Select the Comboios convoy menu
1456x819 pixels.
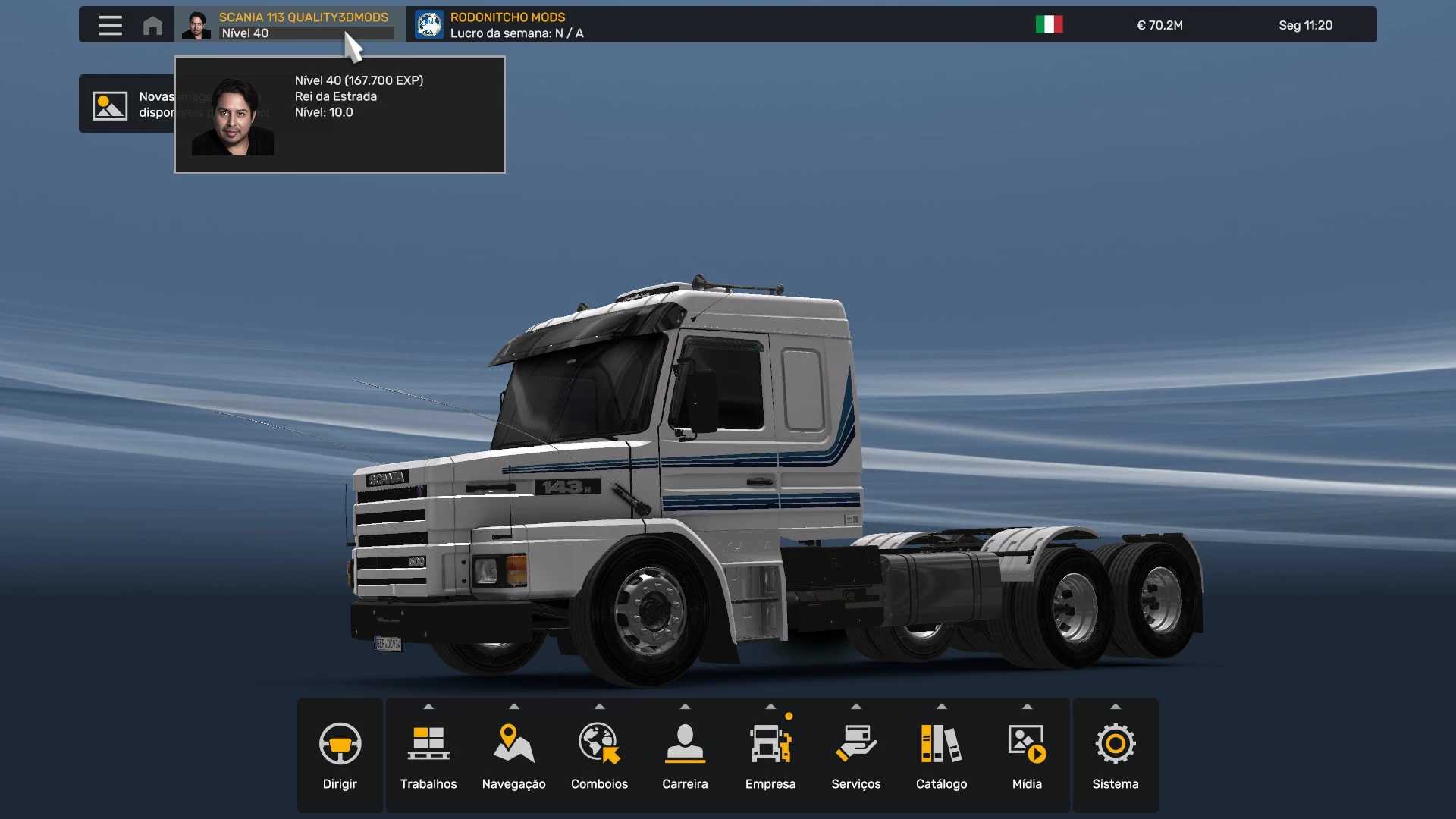(x=600, y=755)
